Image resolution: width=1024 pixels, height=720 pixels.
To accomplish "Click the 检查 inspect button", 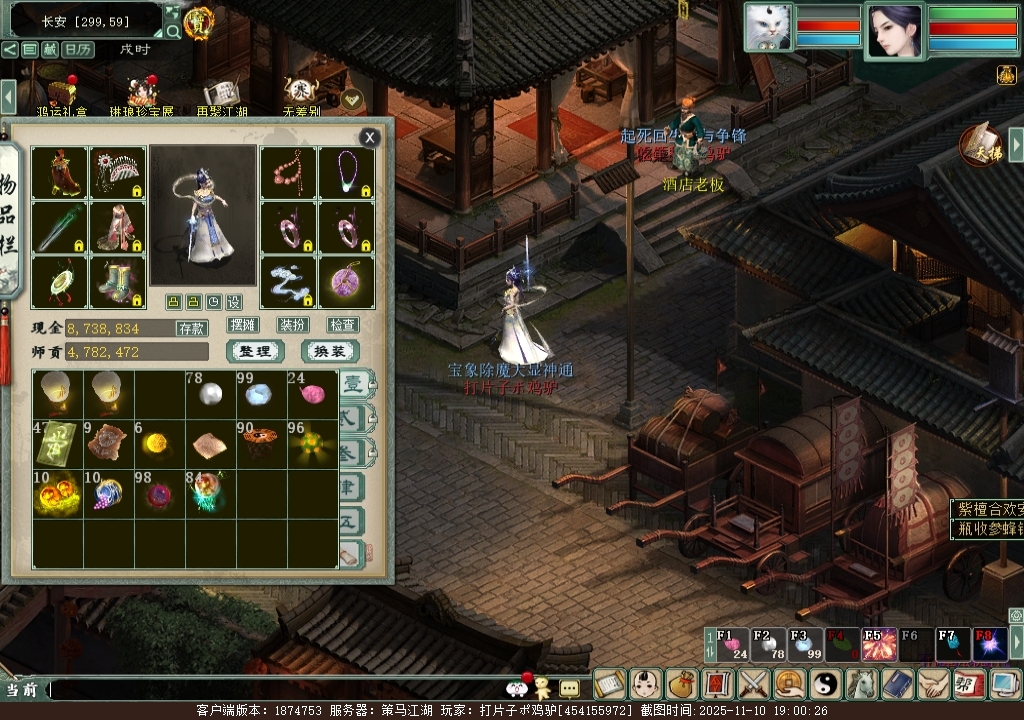I will pos(342,325).
